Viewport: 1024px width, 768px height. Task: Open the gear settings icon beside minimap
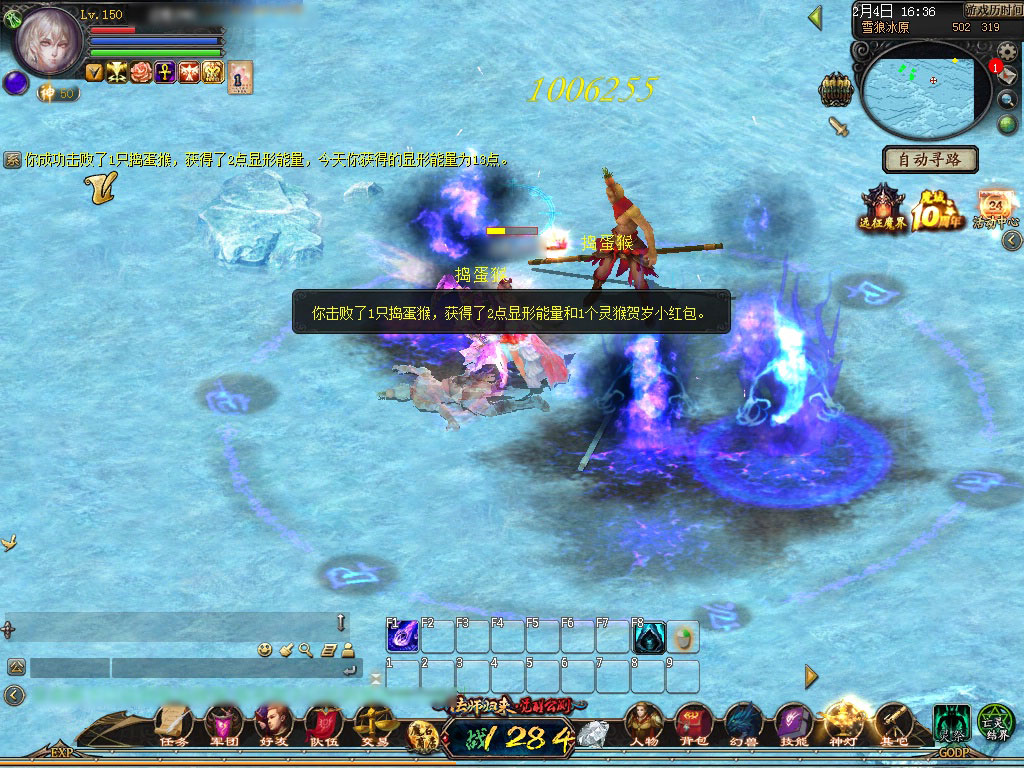pos(1007,51)
